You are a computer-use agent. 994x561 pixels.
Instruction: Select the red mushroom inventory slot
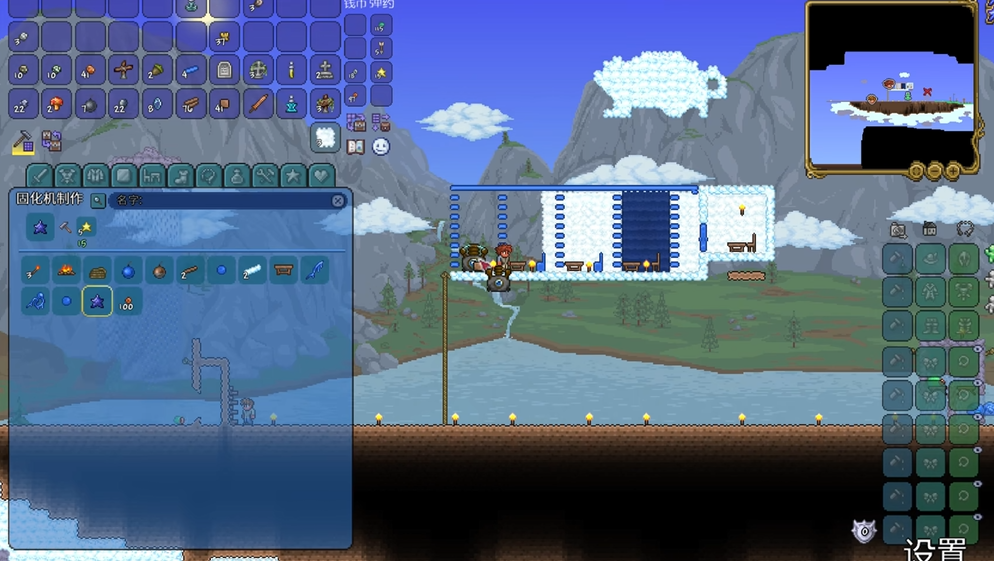click(x=57, y=103)
